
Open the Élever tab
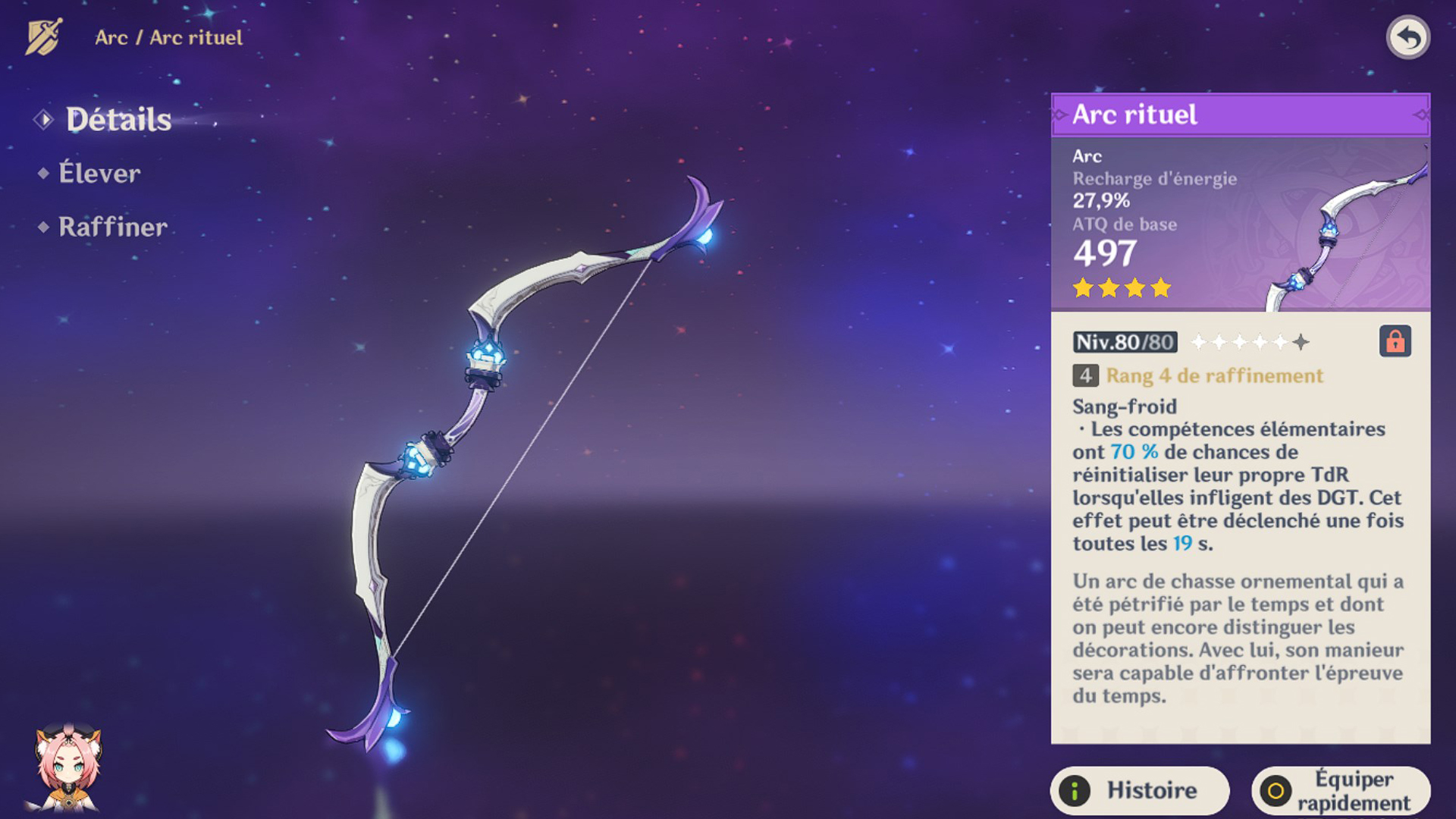[x=99, y=174]
